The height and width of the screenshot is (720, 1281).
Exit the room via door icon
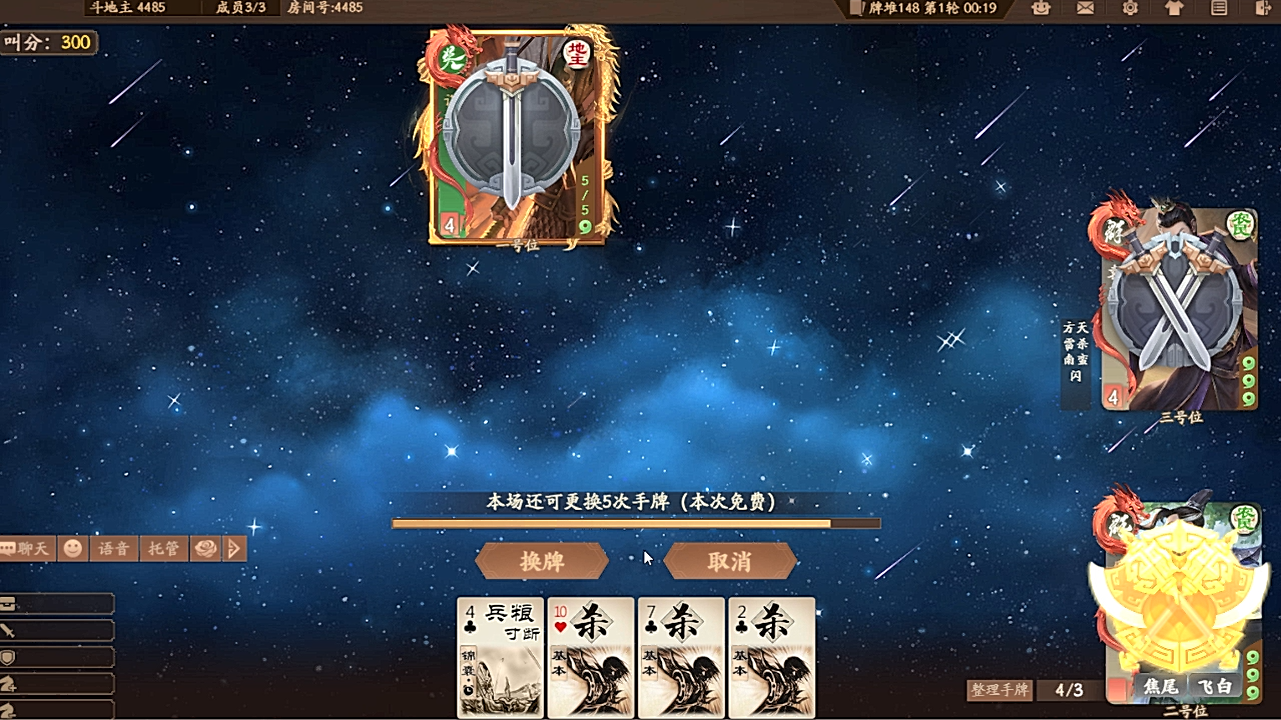click(1262, 8)
